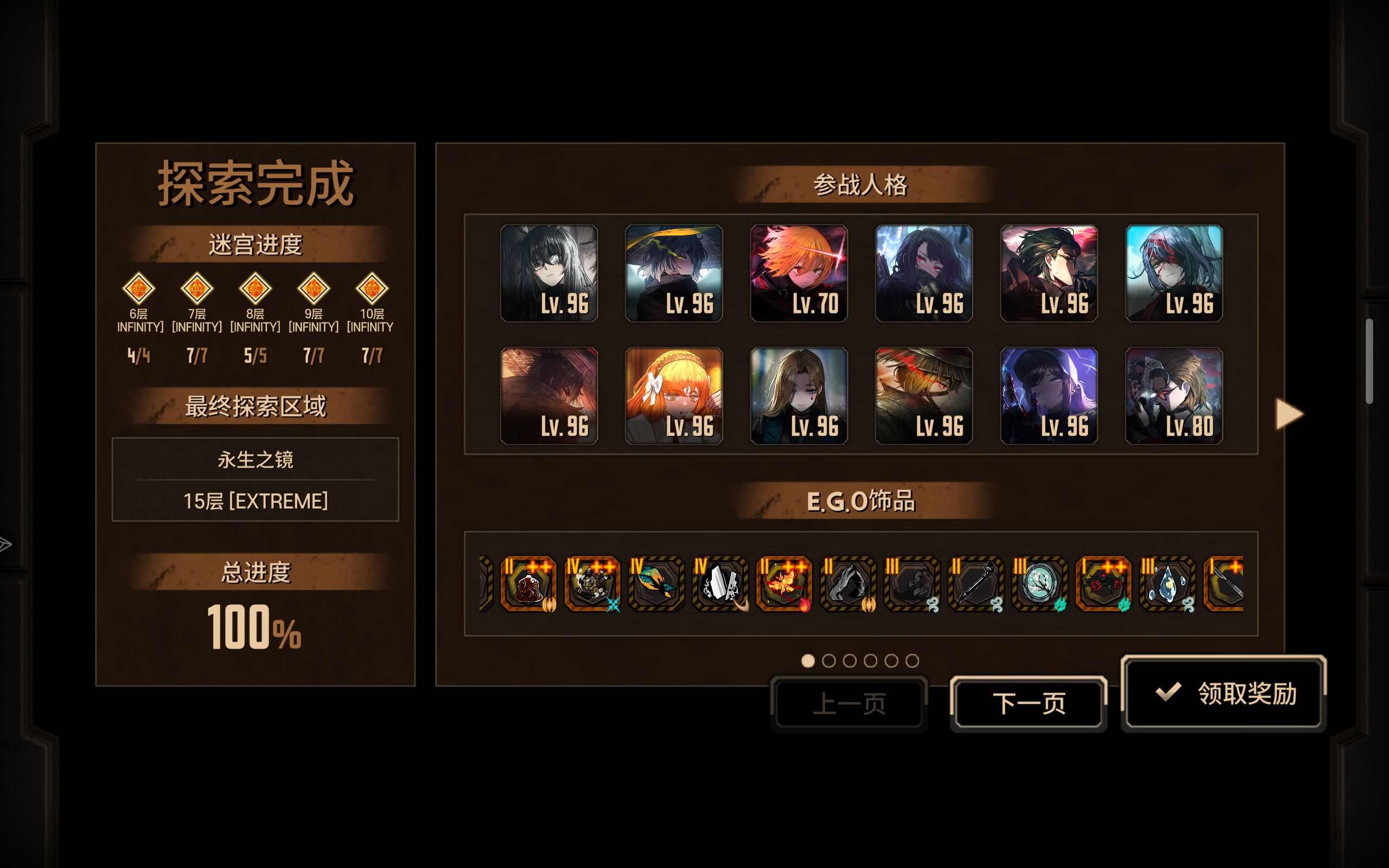Inspect the phoenix flame E.G.O gift
The height and width of the screenshot is (868, 1389).
[785, 584]
